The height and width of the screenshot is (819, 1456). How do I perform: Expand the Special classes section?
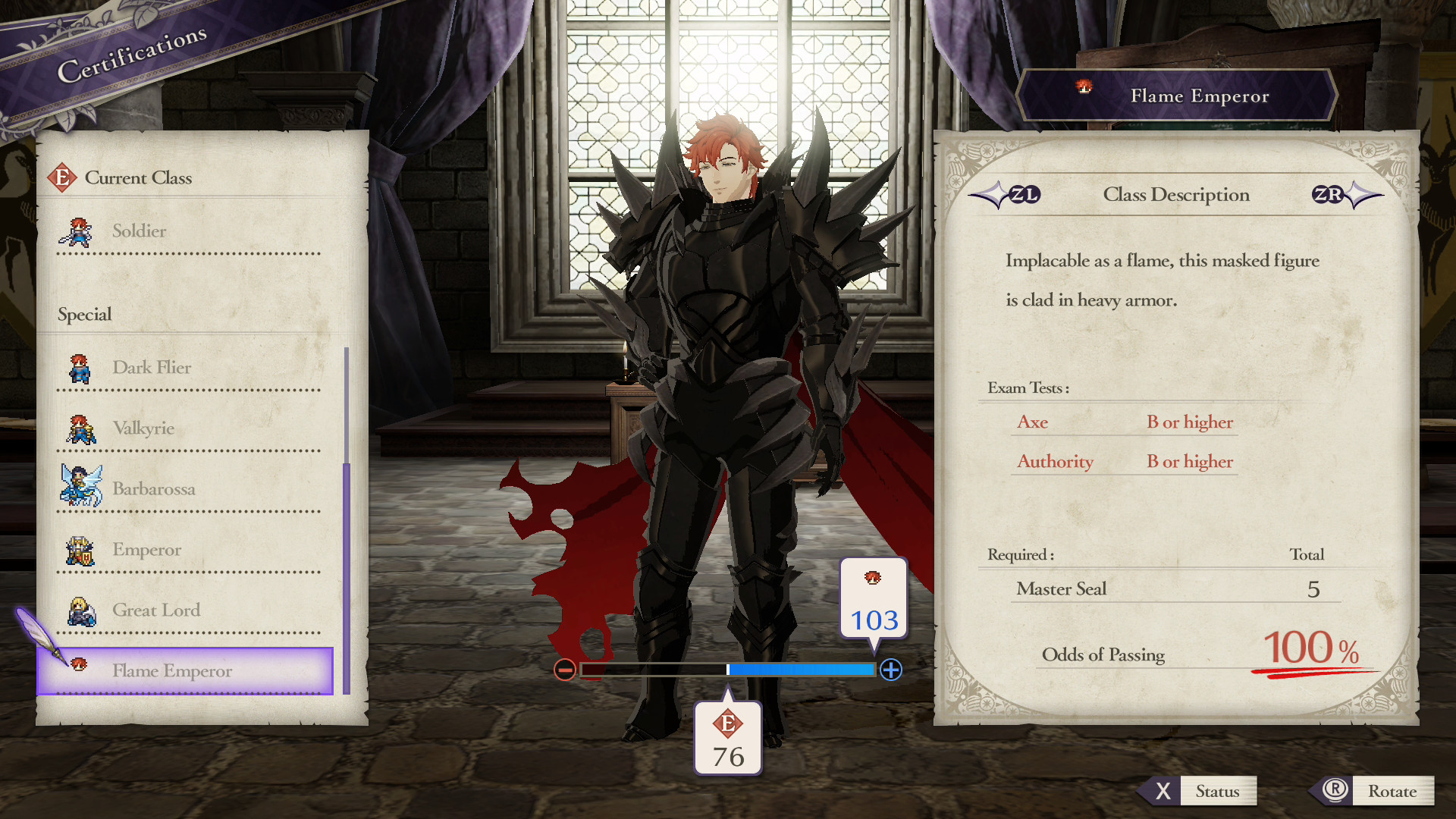point(84,314)
